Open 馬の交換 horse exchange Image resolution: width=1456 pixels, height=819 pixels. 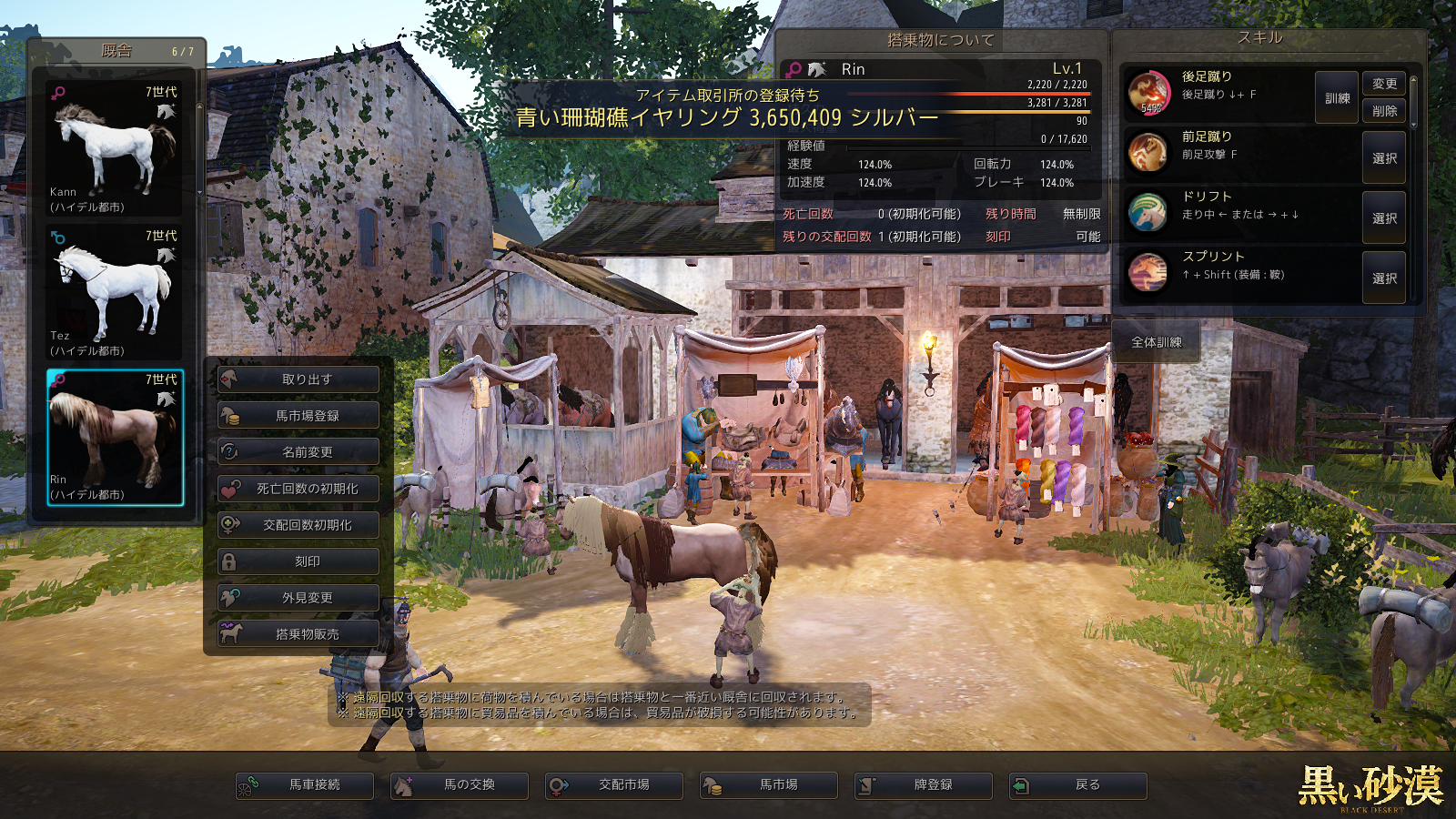(460, 785)
